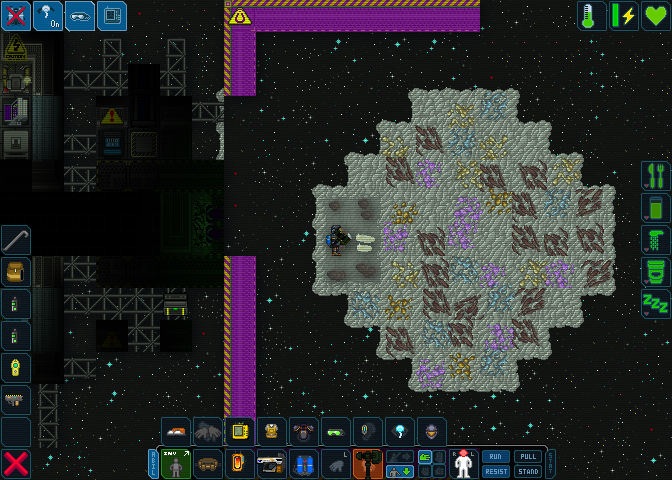Toggle the RESIST button
The image size is (672, 480).
[496, 471]
